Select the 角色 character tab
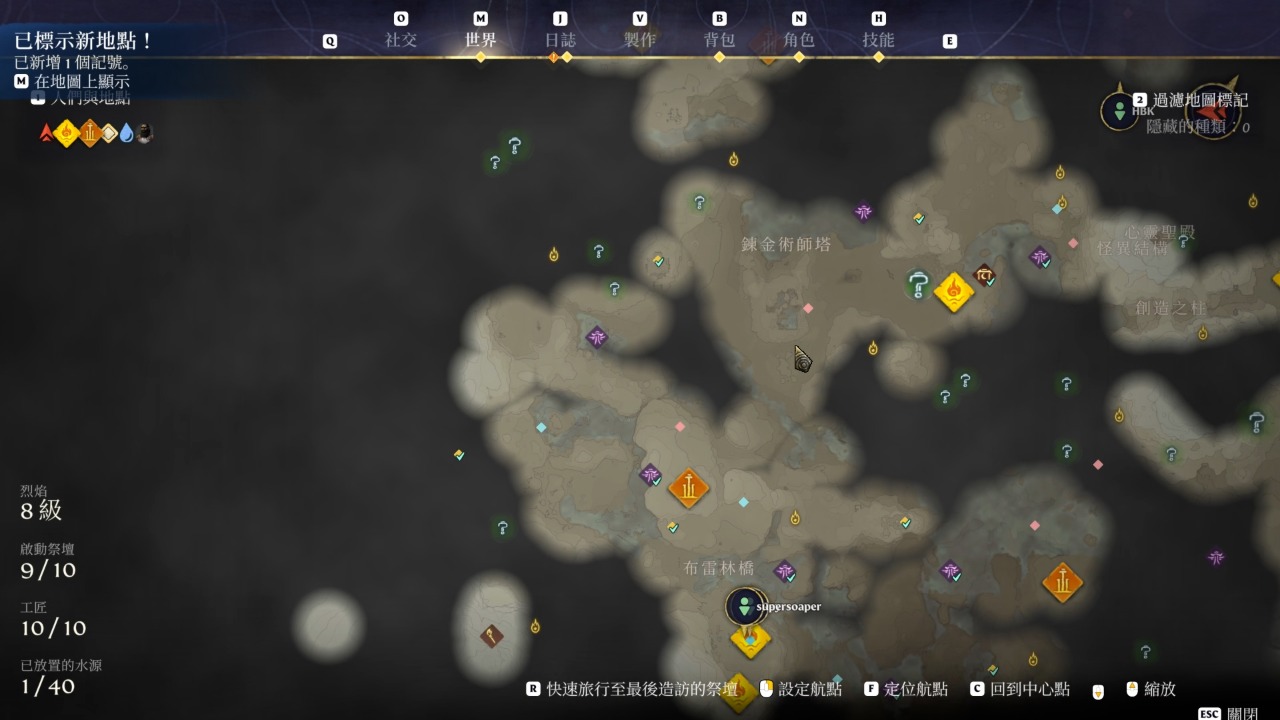1280x720 pixels. [799, 41]
